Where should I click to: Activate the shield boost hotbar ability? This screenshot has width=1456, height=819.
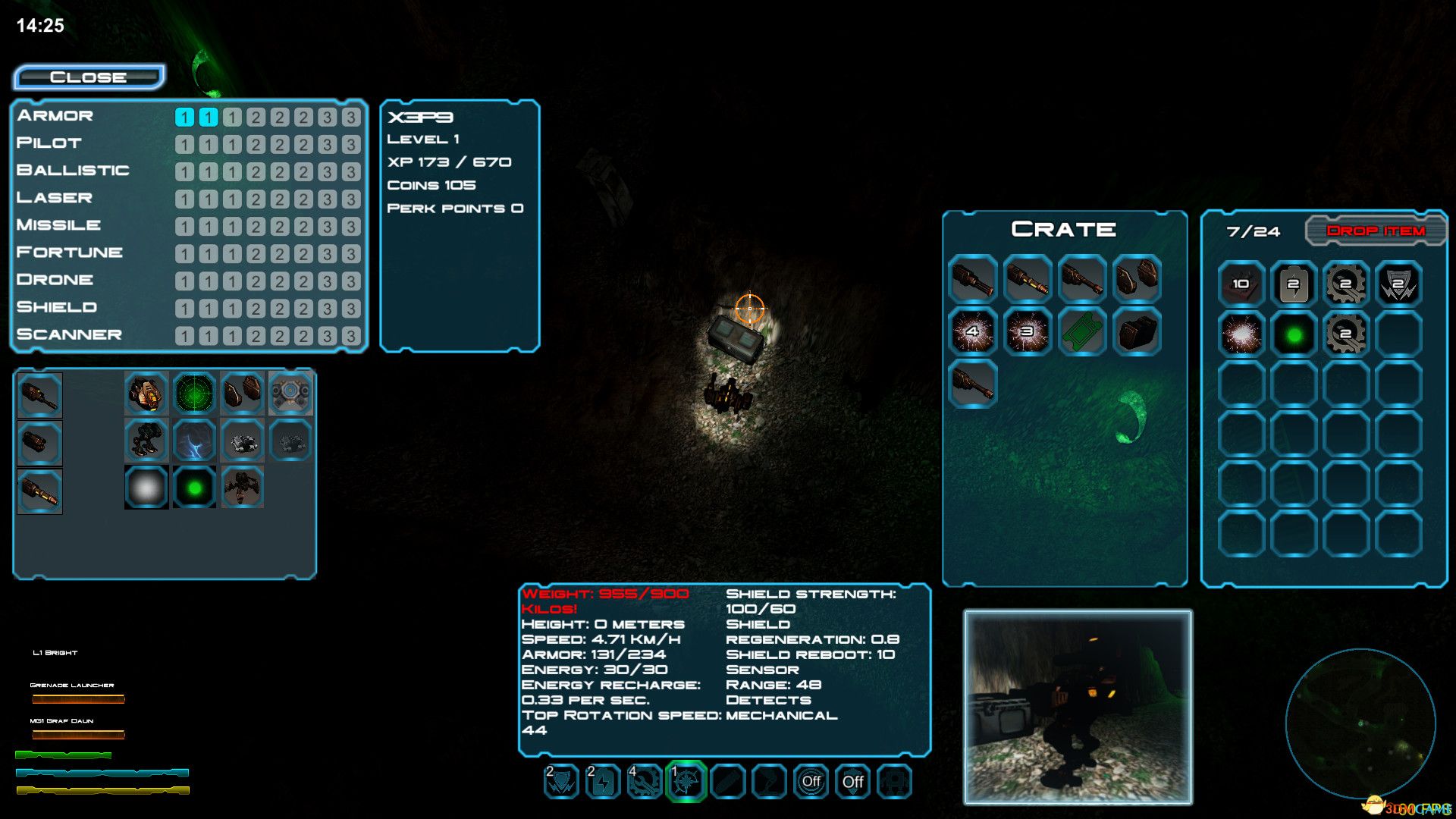tap(561, 781)
